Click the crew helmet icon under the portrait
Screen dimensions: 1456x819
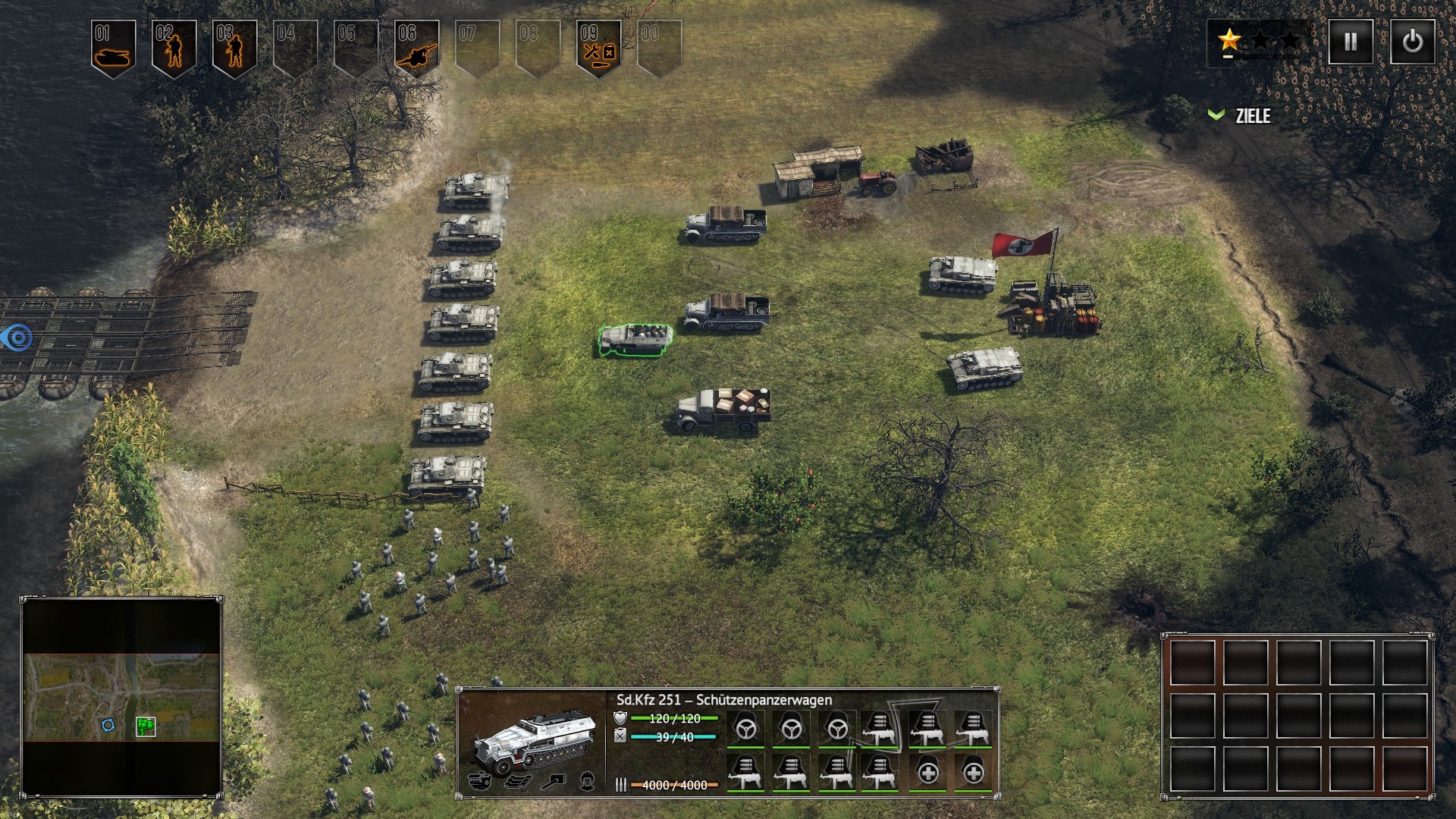[x=587, y=780]
